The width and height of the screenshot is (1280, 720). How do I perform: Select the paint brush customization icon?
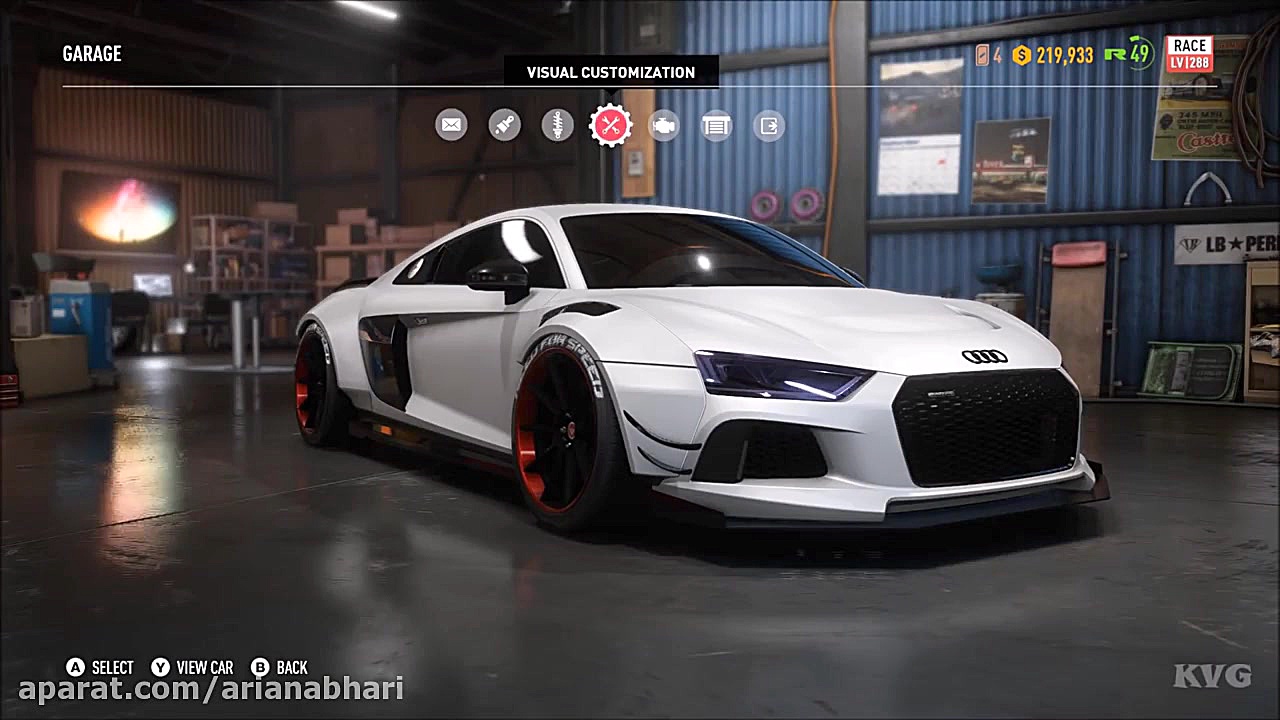[504, 124]
